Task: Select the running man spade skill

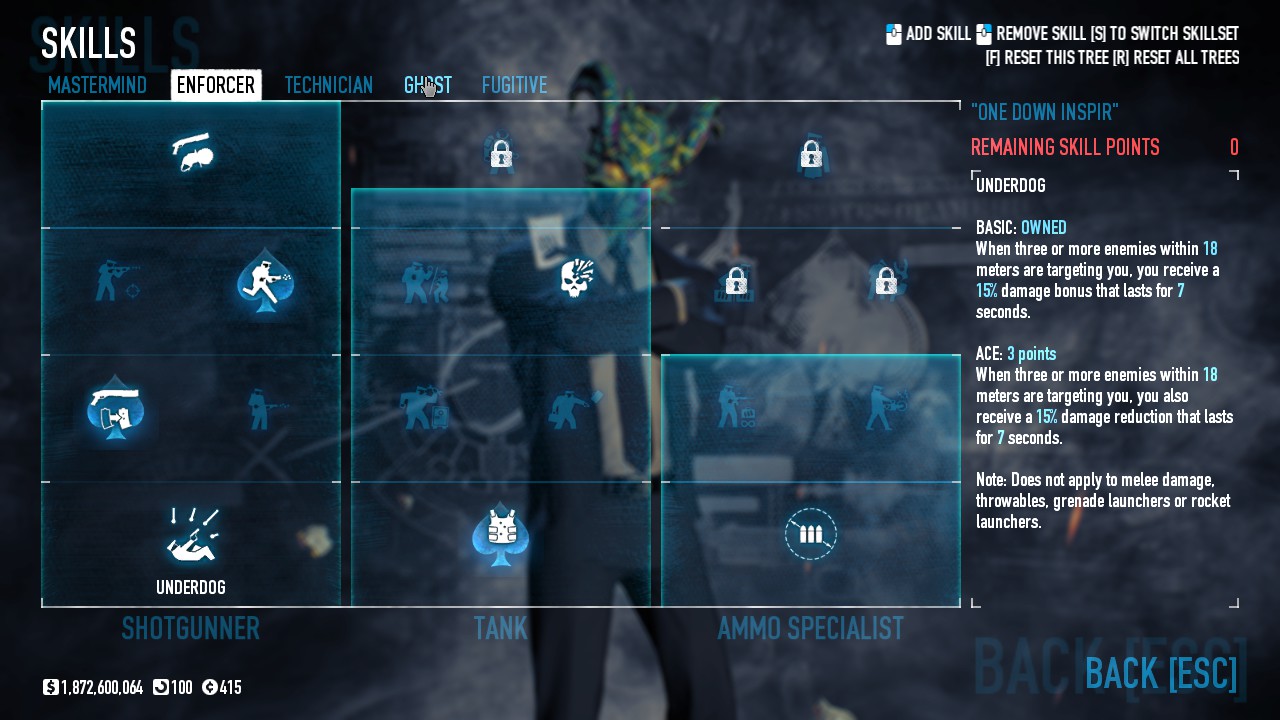Action: coord(265,280)
